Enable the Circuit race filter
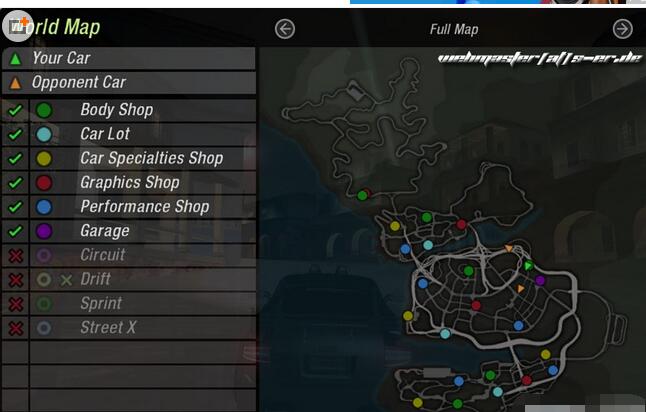 click(15, 255)
